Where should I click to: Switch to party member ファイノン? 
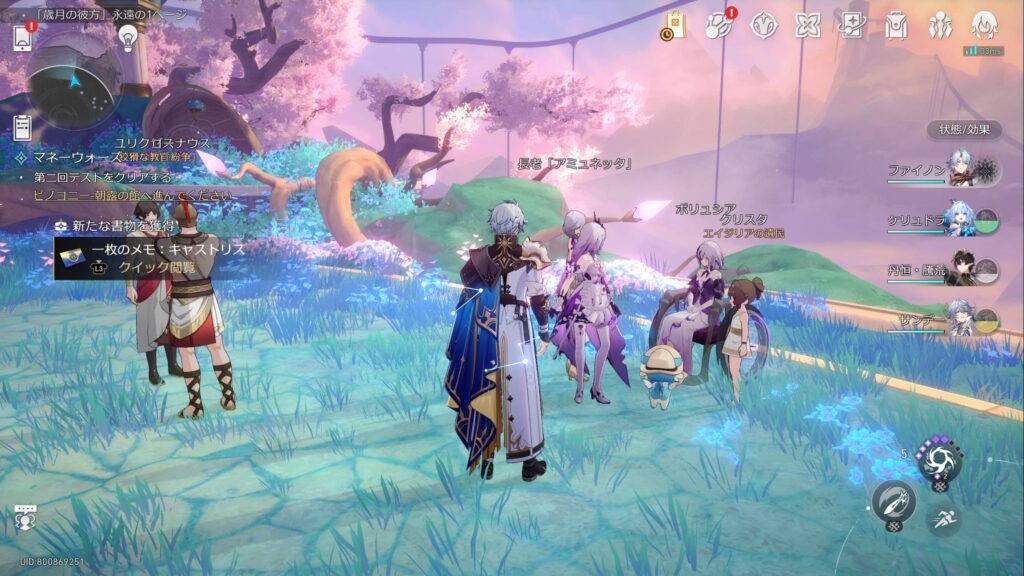959,169
